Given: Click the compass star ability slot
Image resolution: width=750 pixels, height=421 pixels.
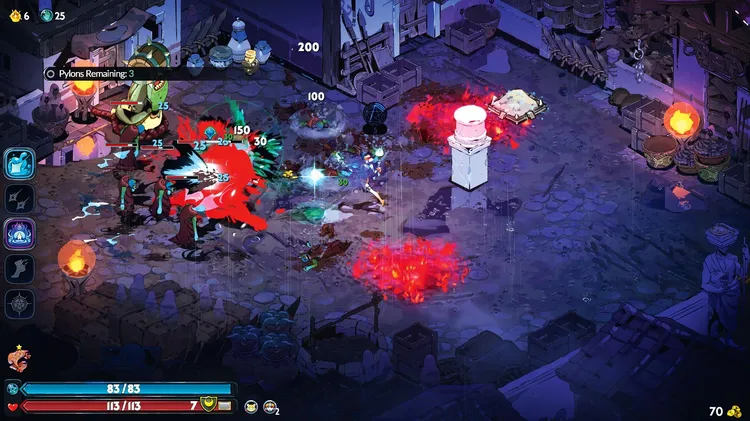Looking at the screenshot, I should (20, 303).
